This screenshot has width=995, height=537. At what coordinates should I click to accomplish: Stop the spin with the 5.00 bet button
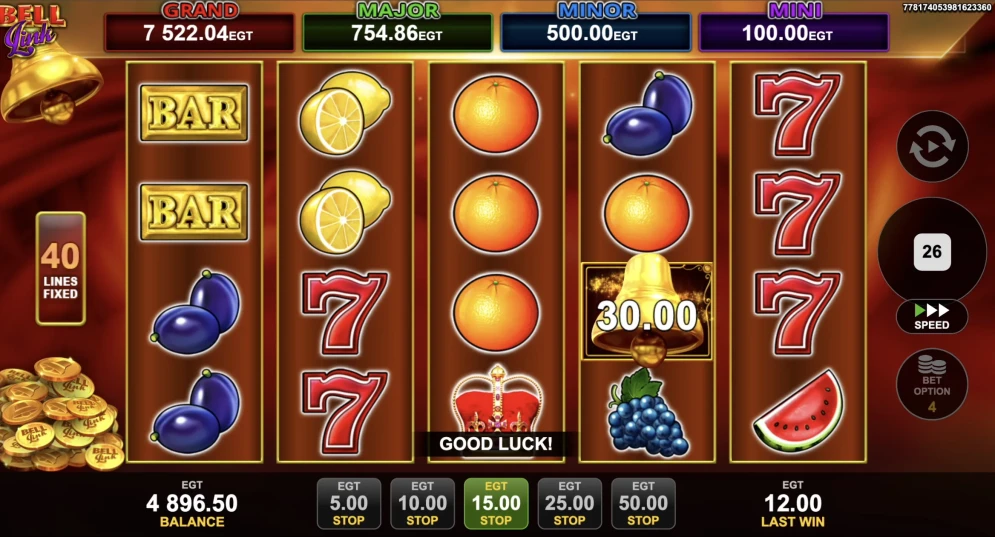[348, 503]
